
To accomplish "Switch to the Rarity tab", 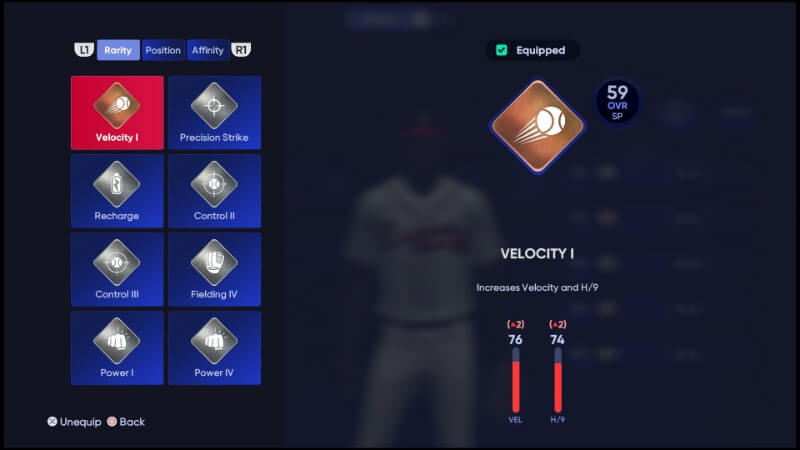I will pos(118,50).
